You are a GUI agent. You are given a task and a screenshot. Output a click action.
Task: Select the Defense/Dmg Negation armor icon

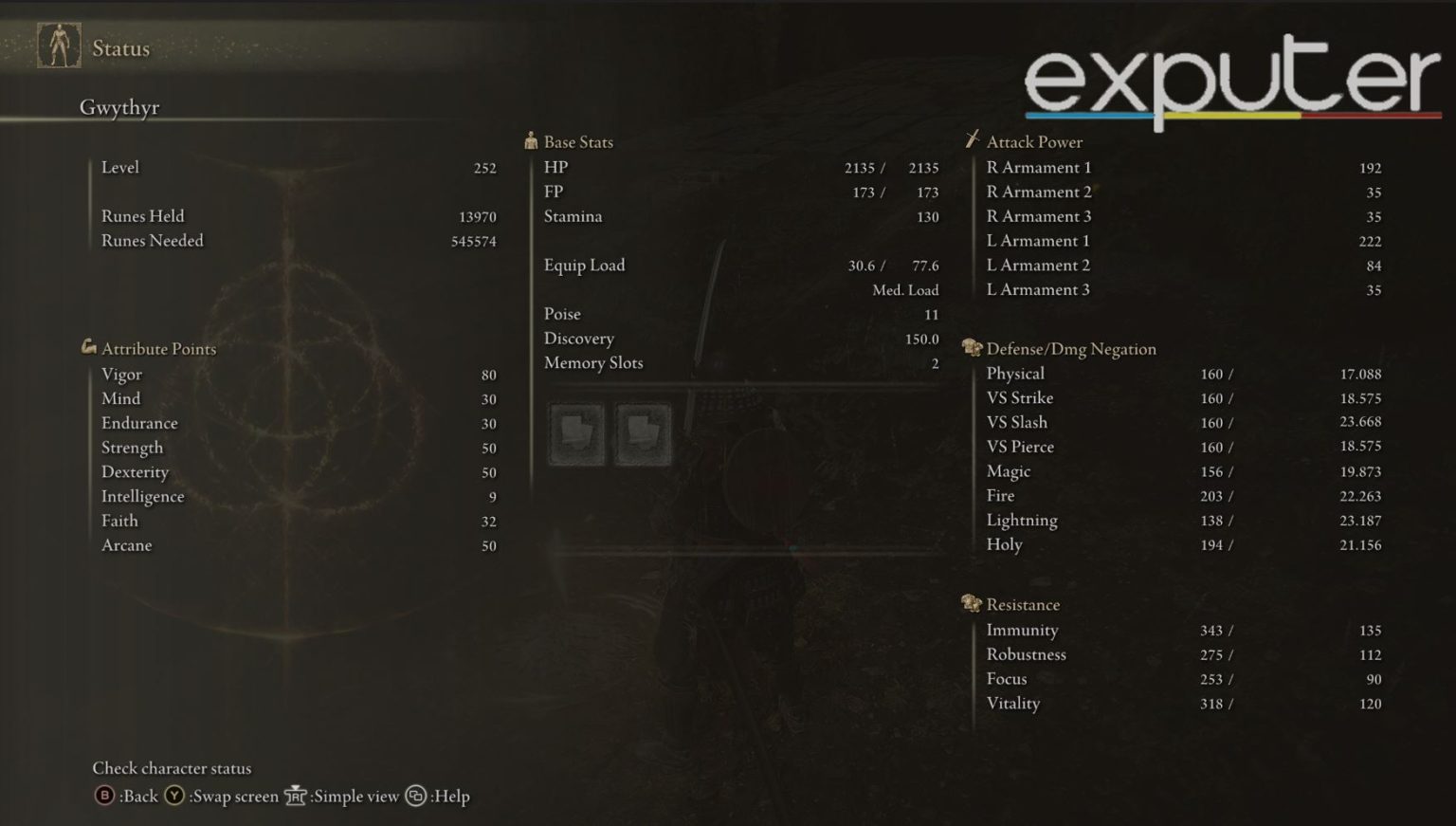click(970, 348)
